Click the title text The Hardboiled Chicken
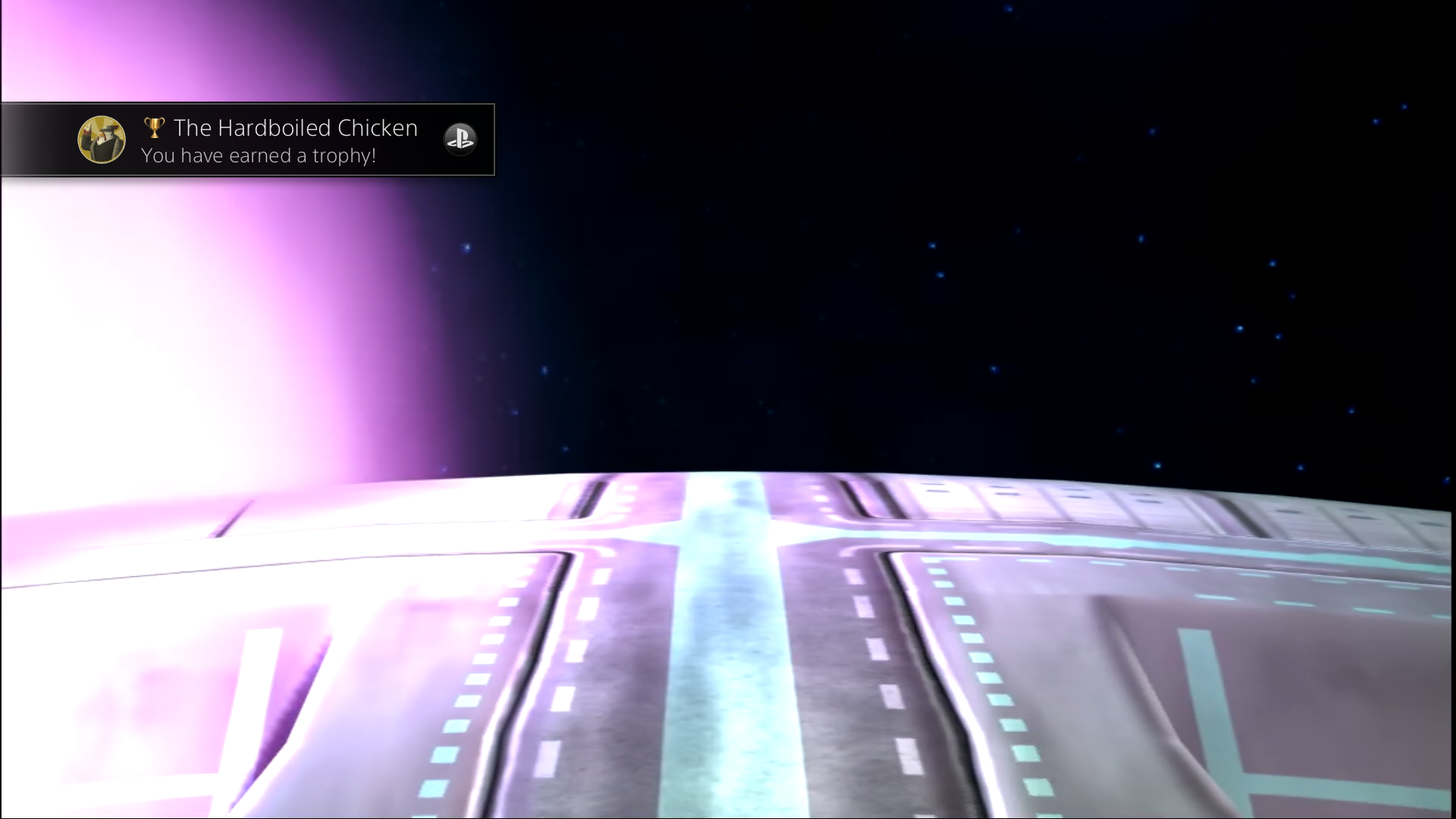Image resolution: width=1456 pixels, height=819 pixels. point(295,127)
